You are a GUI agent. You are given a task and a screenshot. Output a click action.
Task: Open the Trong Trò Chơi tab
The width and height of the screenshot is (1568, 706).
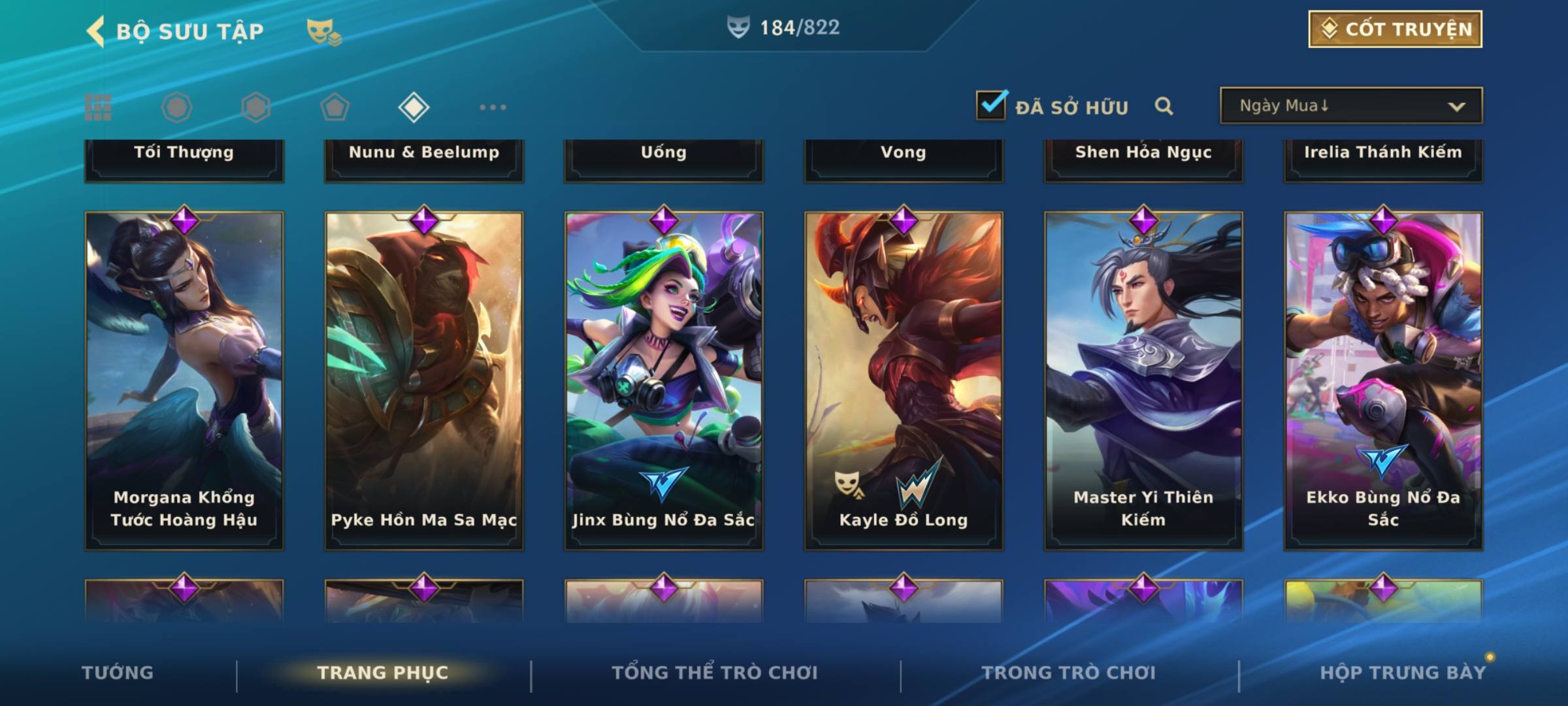click(1069, 673)
